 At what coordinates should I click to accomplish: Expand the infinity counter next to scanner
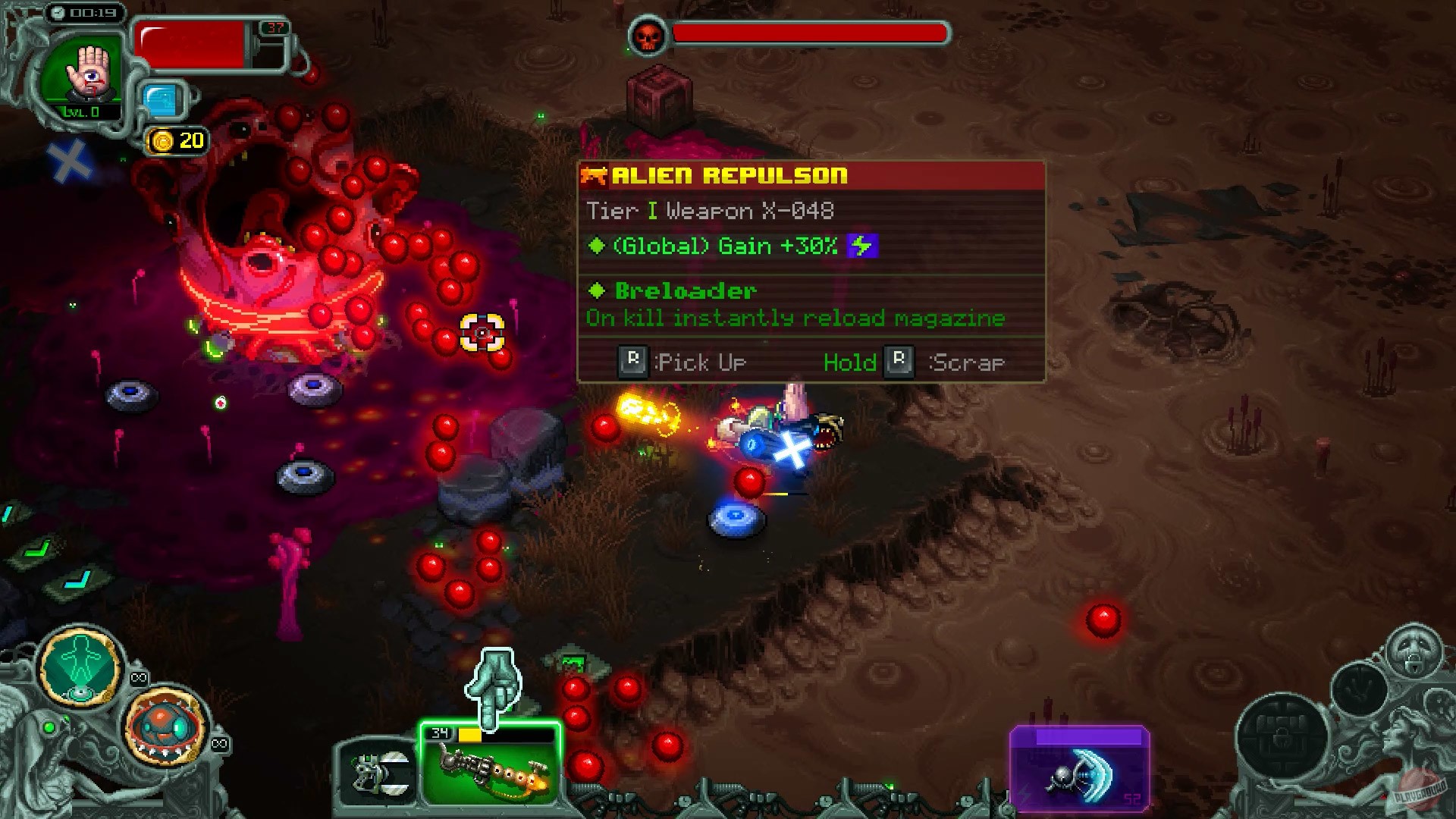139,677
